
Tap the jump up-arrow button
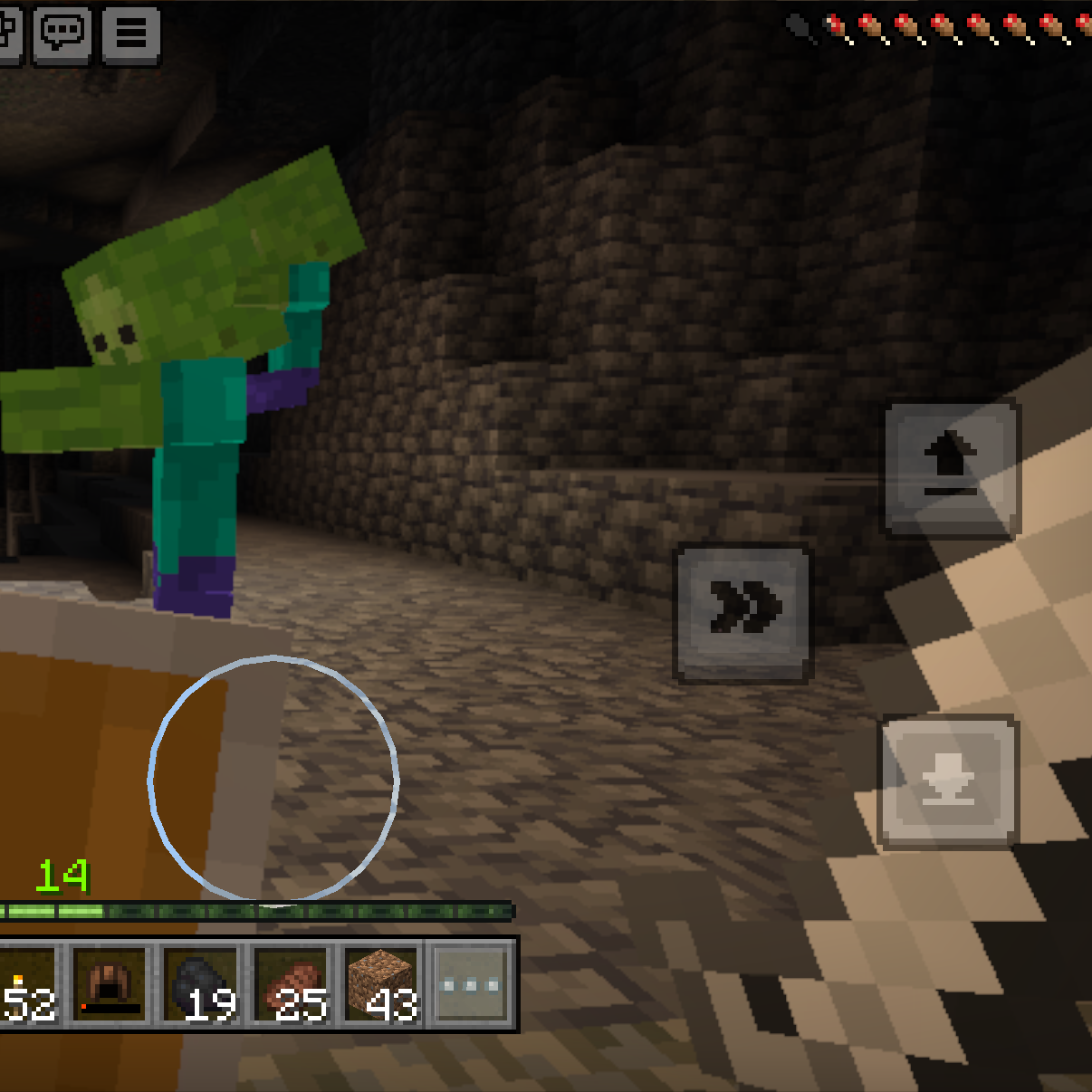[951, 468]
